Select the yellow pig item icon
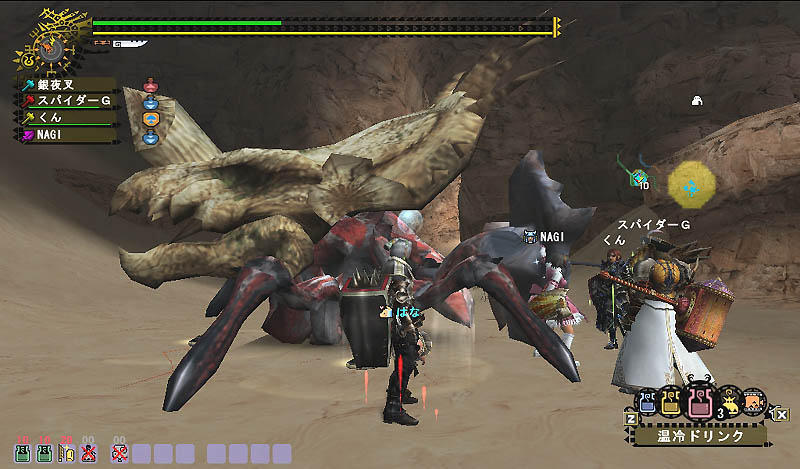 729,402
